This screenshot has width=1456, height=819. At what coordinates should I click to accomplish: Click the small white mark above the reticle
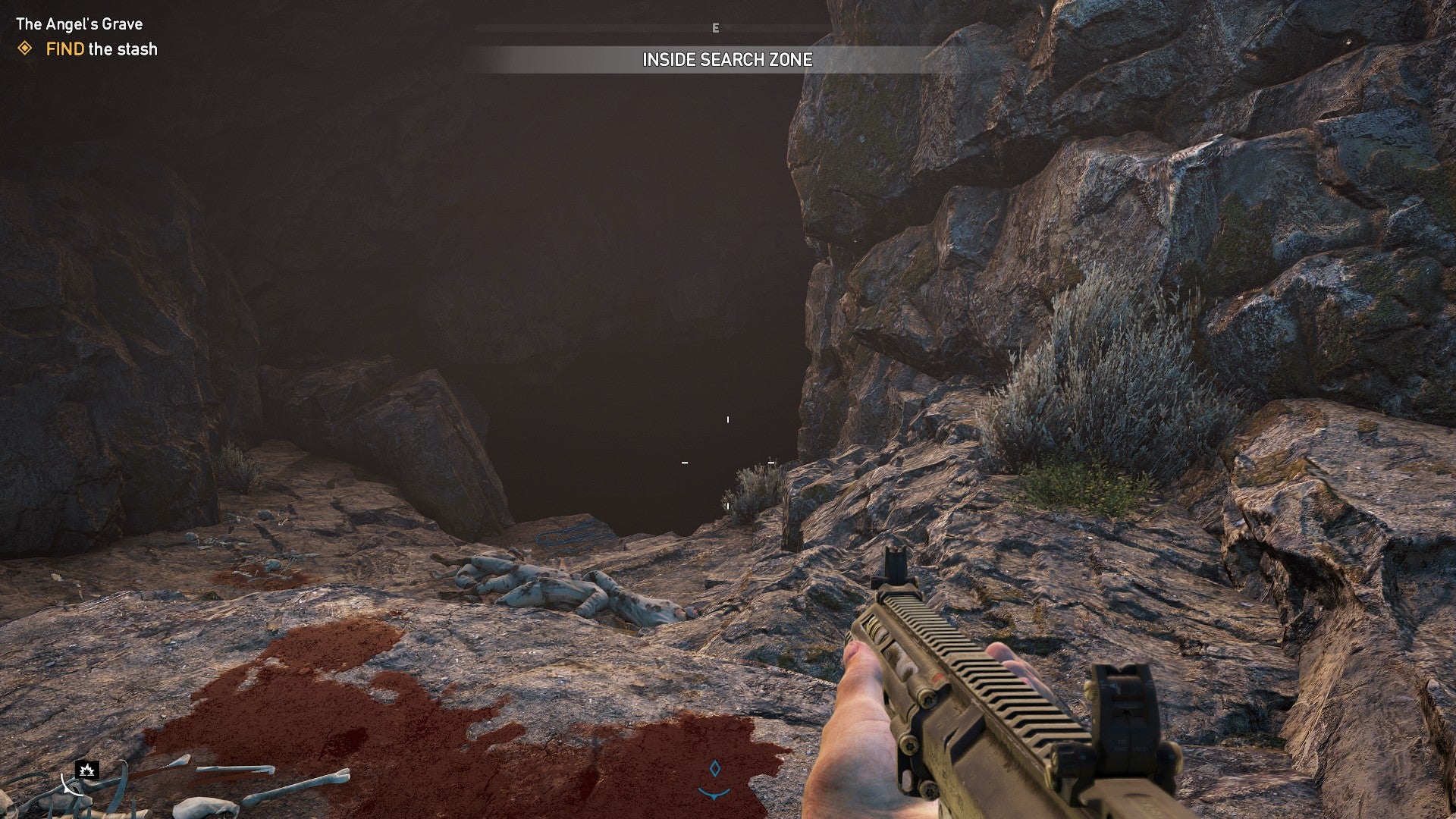729,418
